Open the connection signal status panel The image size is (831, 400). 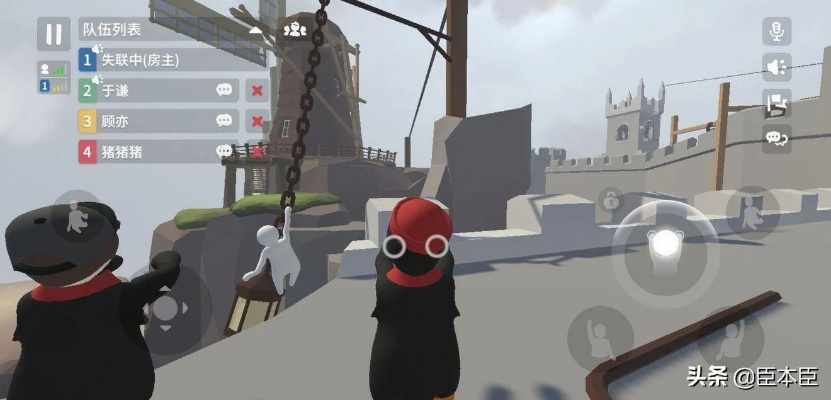click(x=54, y=78)
